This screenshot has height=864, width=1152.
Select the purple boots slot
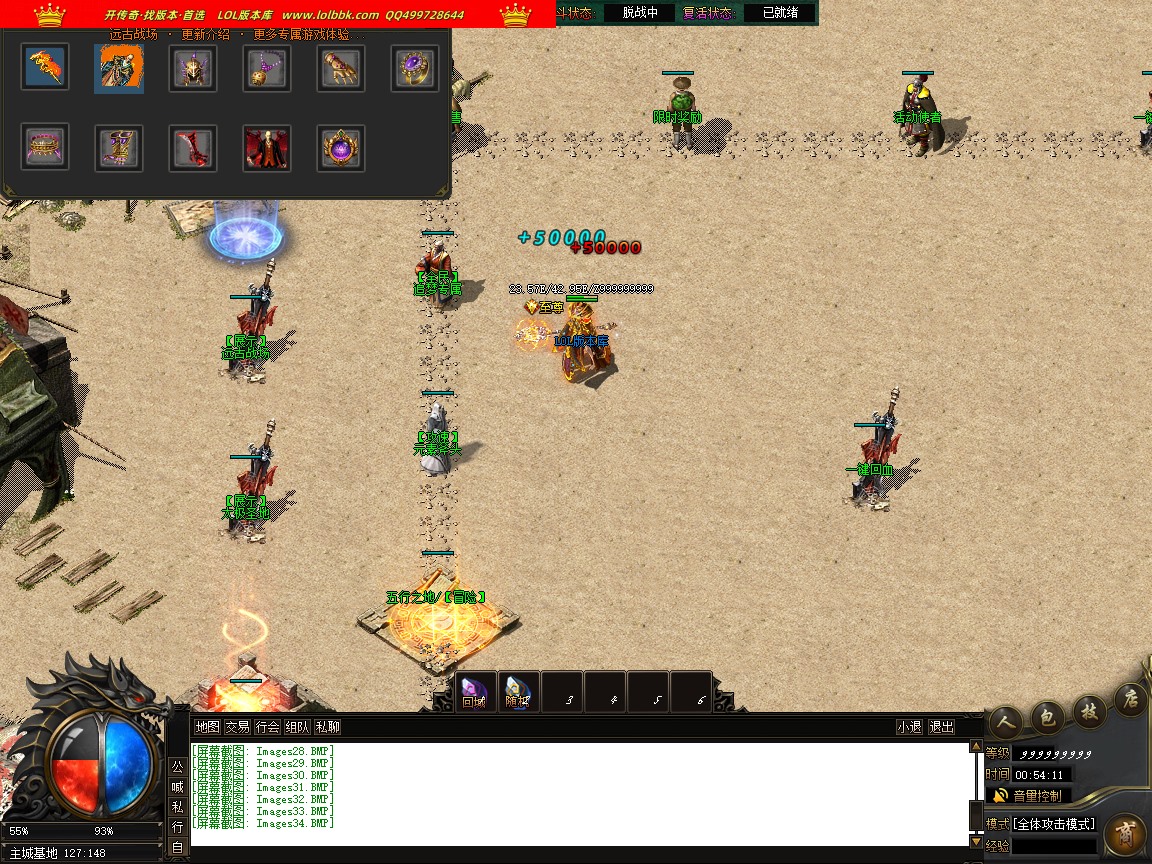(119, 148)
